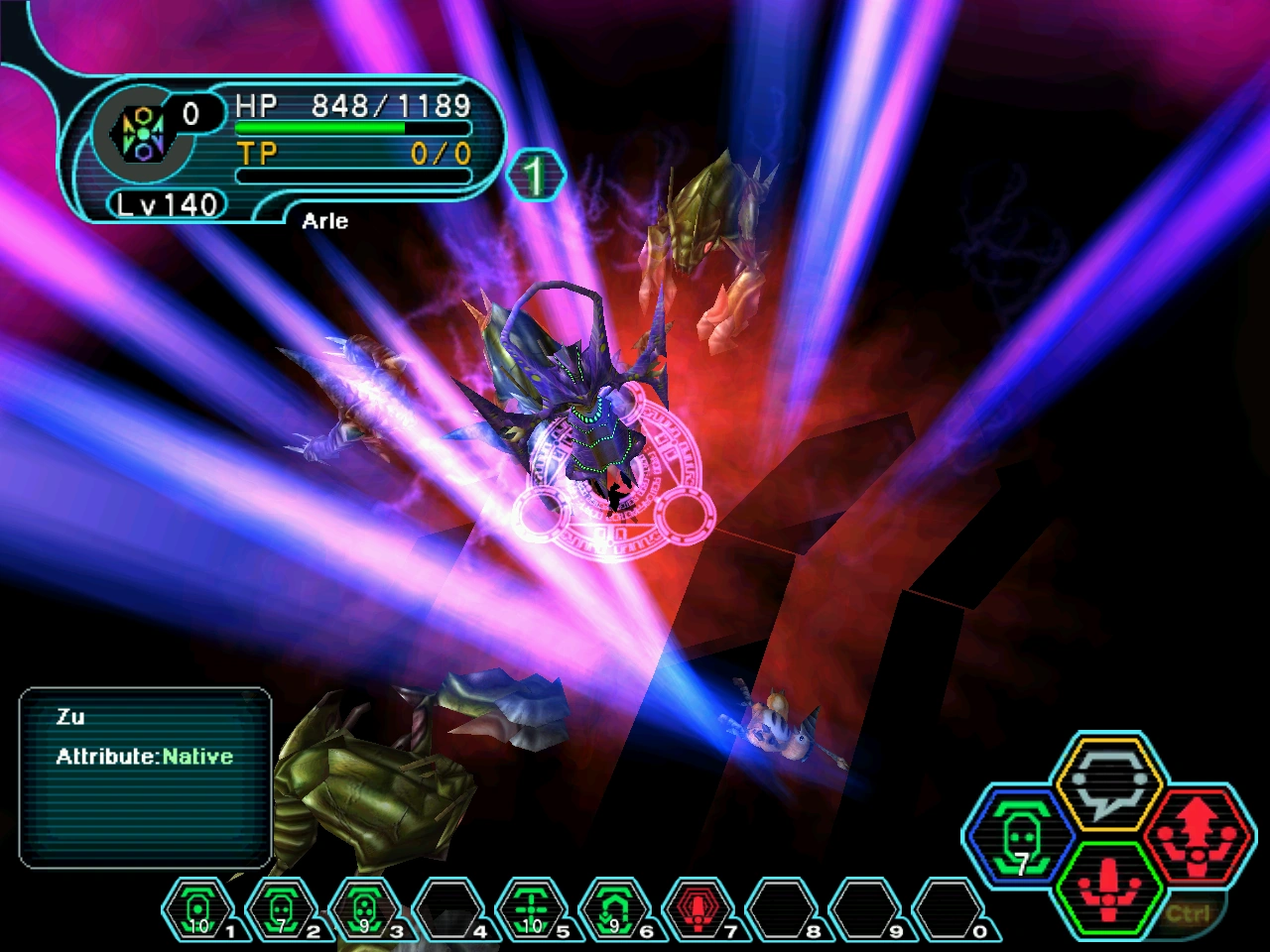Click the empty TP gauge

coord(352,175)
